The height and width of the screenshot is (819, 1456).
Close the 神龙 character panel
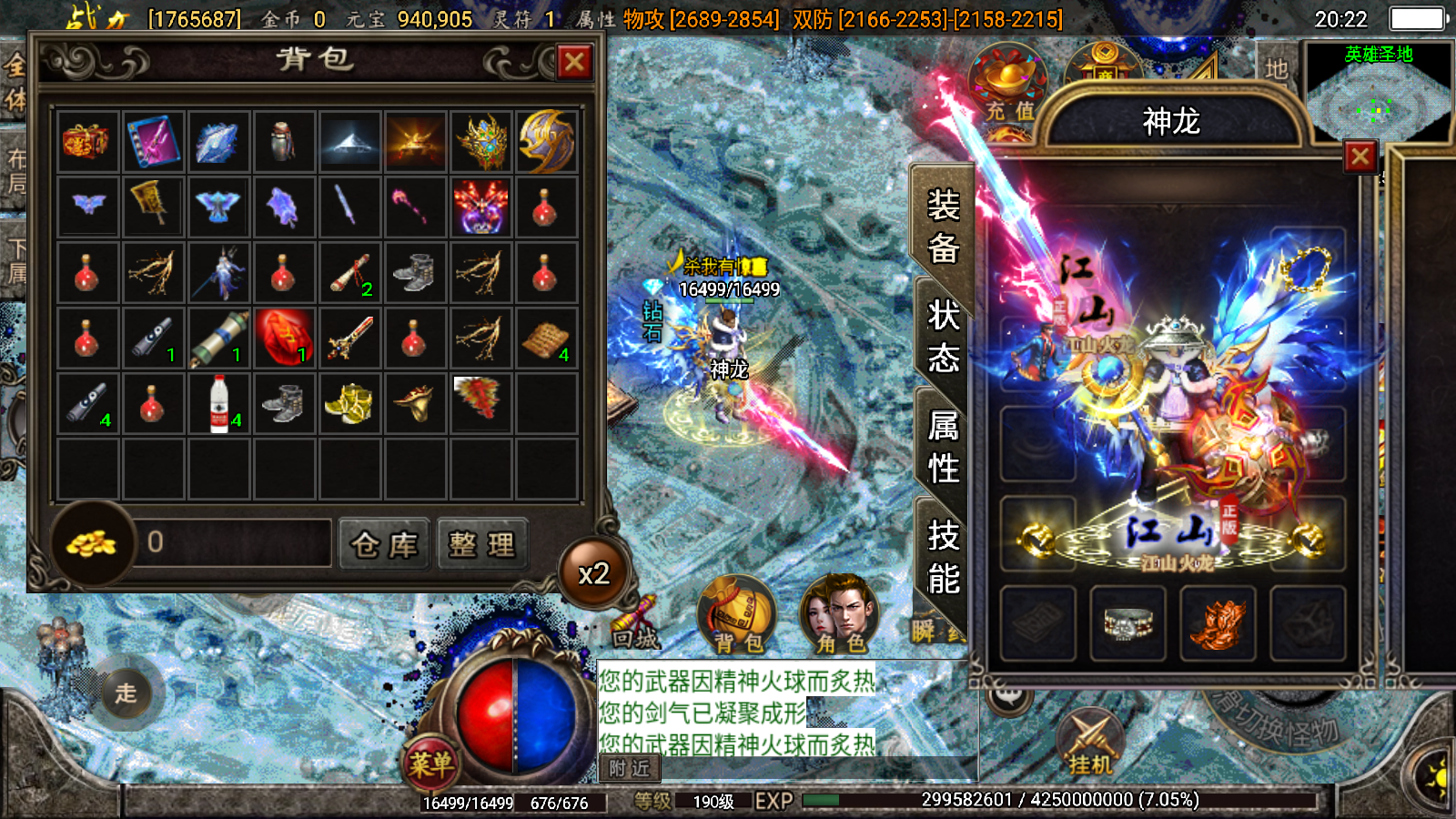1360,157
